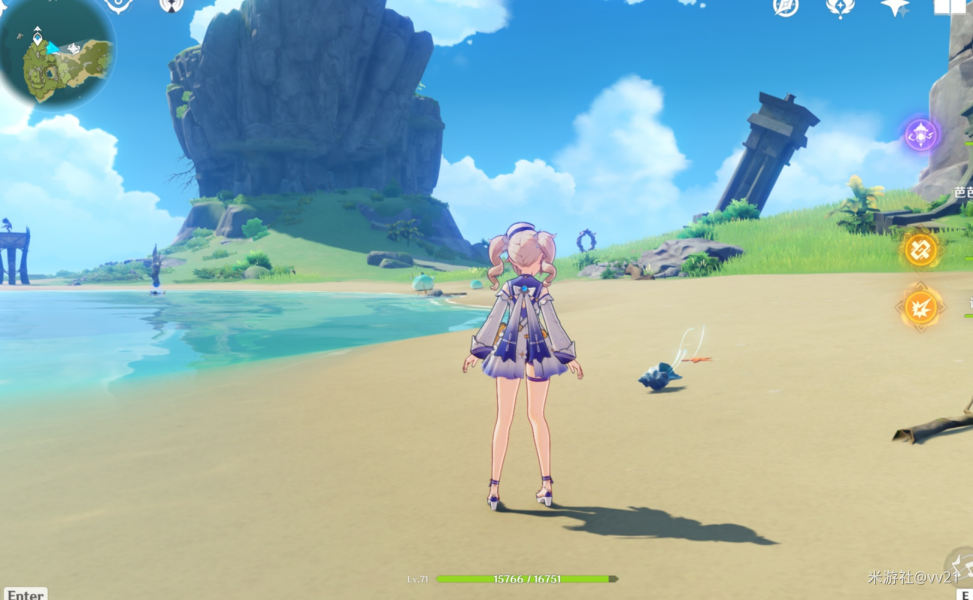Open the compass-shaped events icon

click(786, 6)
